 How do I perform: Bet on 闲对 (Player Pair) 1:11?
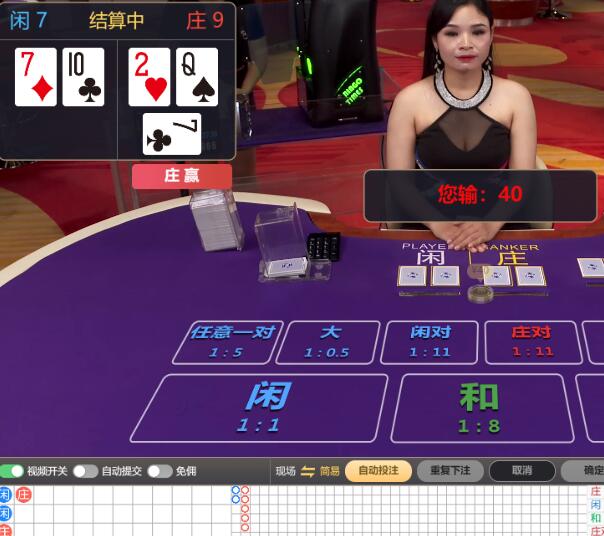[x=430, y=342]
